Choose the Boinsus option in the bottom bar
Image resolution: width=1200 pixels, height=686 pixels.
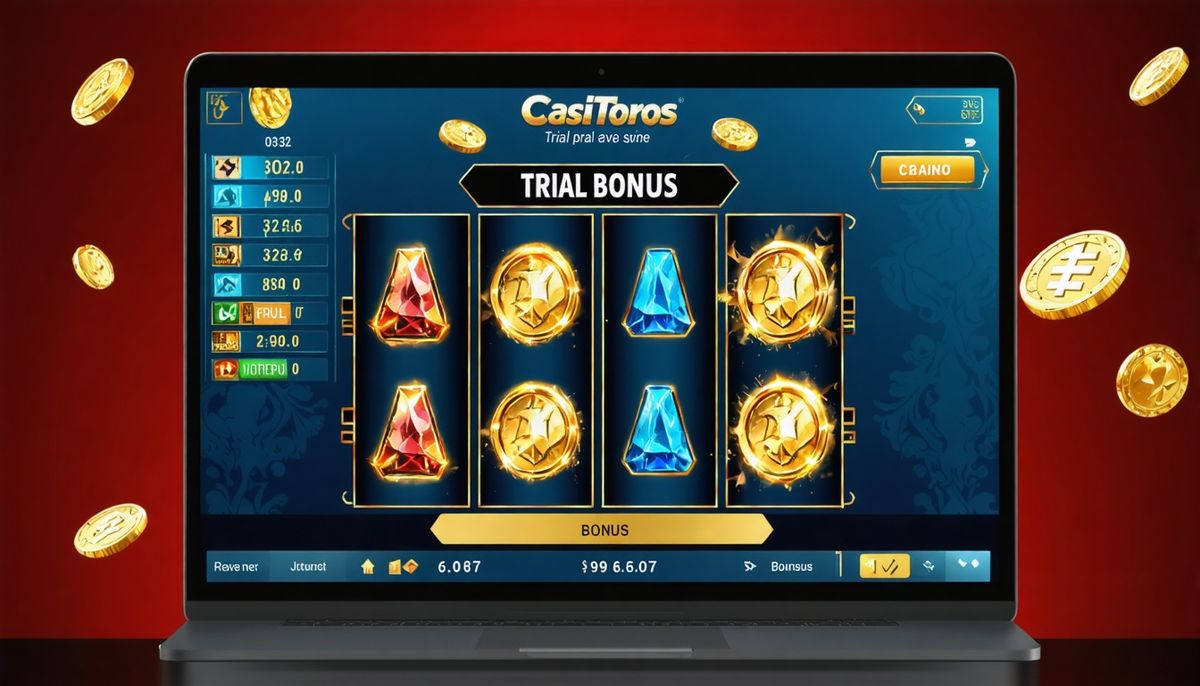(x=791, y=567)
